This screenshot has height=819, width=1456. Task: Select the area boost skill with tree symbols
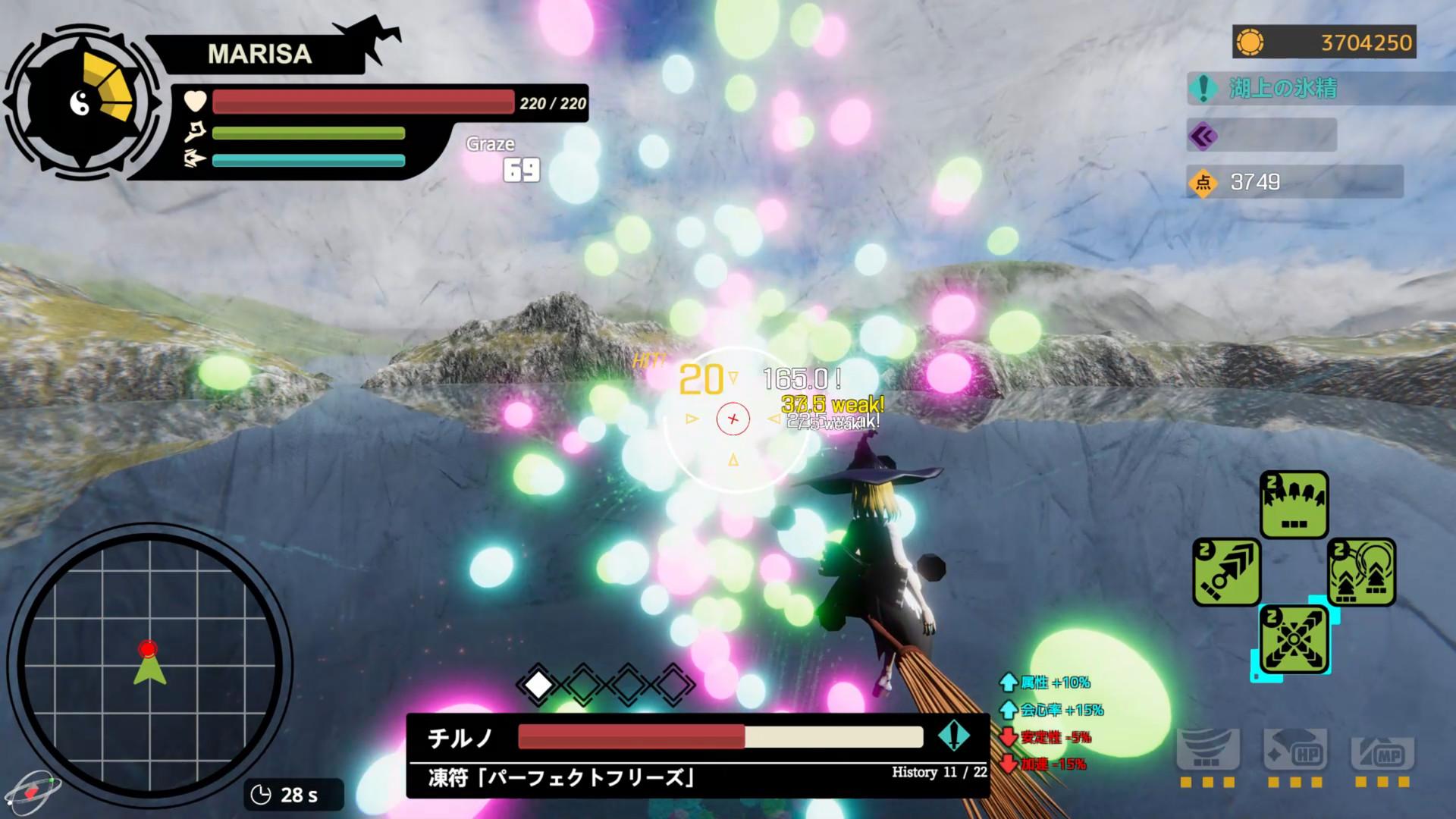(1363, 571)
